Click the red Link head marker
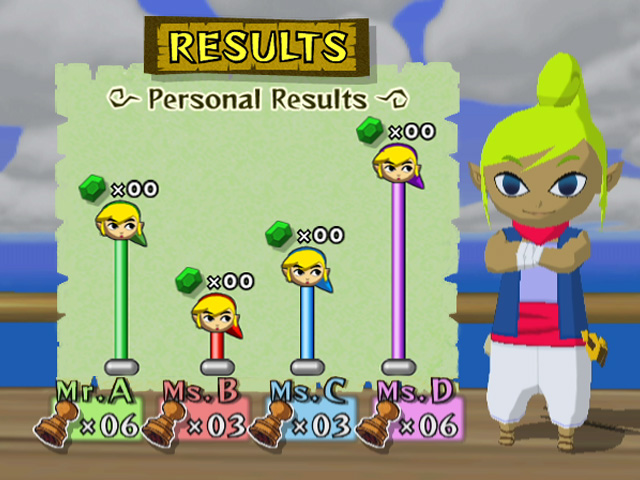640x480 pixels. coord(216,313)
